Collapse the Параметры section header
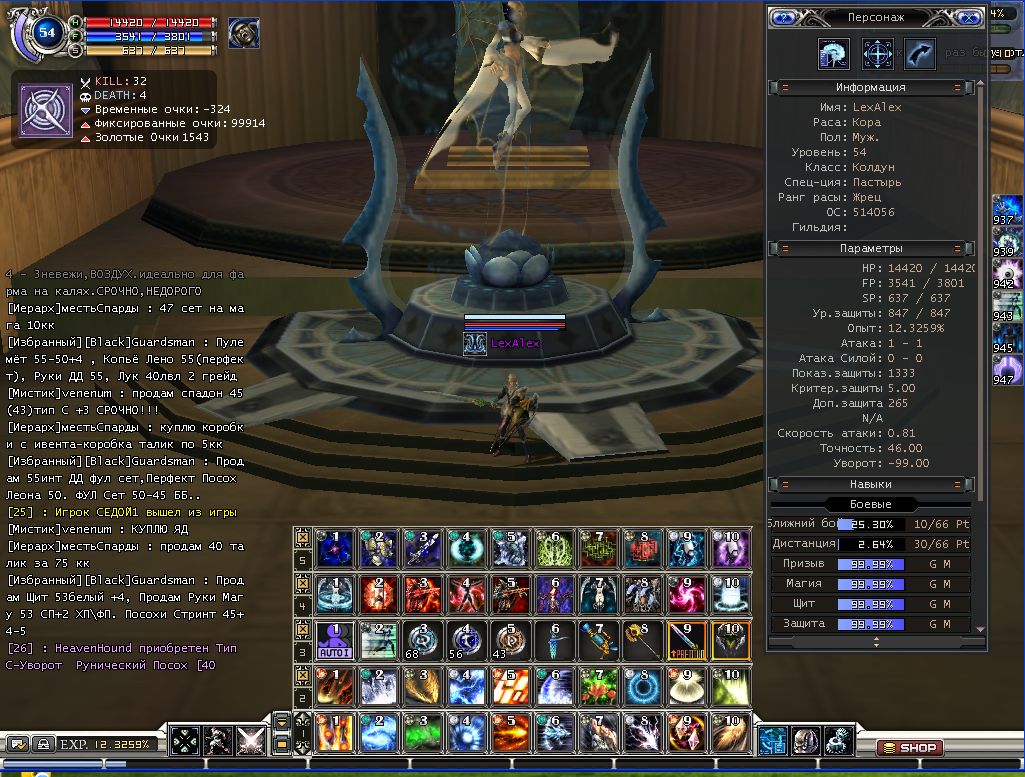Viewport: 1025px width, 777px height. pos(870,248)
